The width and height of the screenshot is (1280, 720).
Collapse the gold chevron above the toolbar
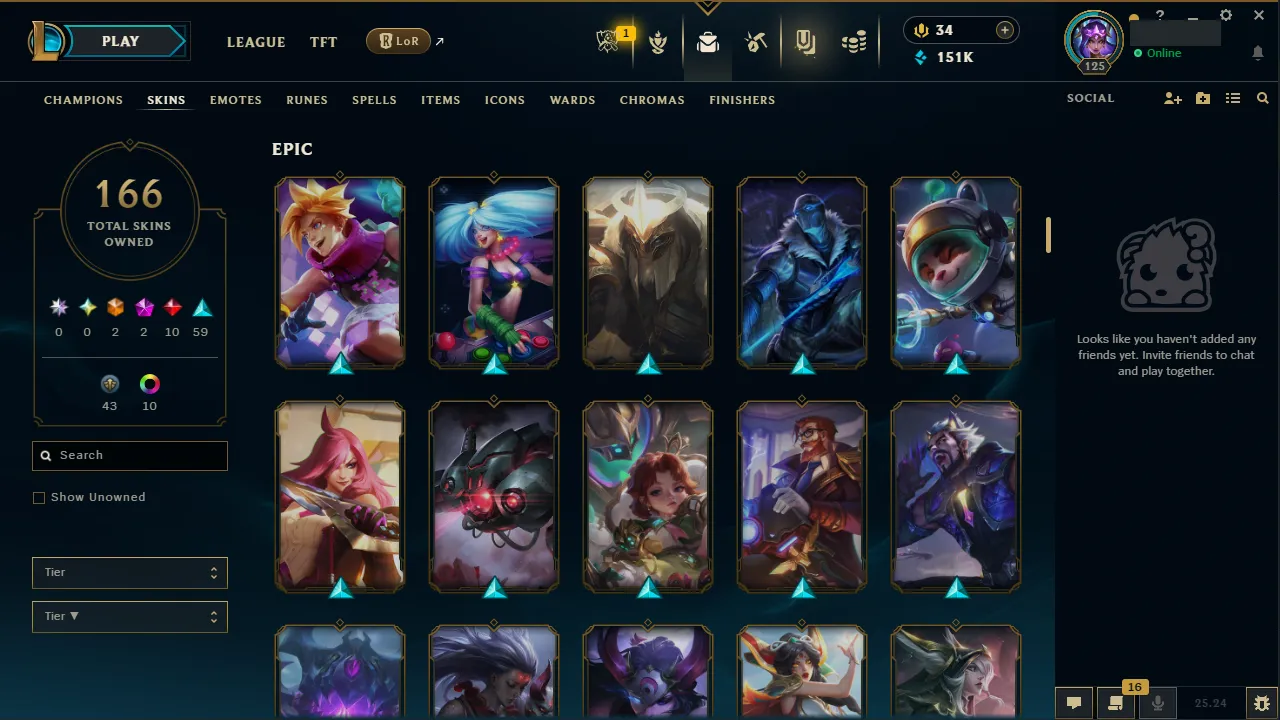pyautogui.click(x=708, y=6)
